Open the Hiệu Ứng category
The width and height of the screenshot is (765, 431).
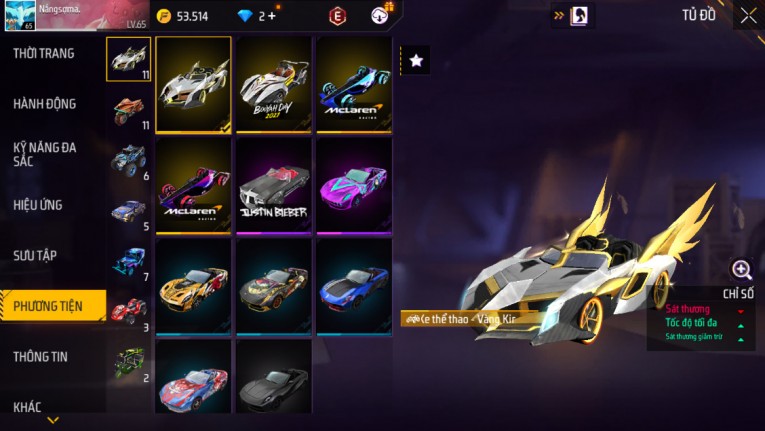[x=38, y=205]
